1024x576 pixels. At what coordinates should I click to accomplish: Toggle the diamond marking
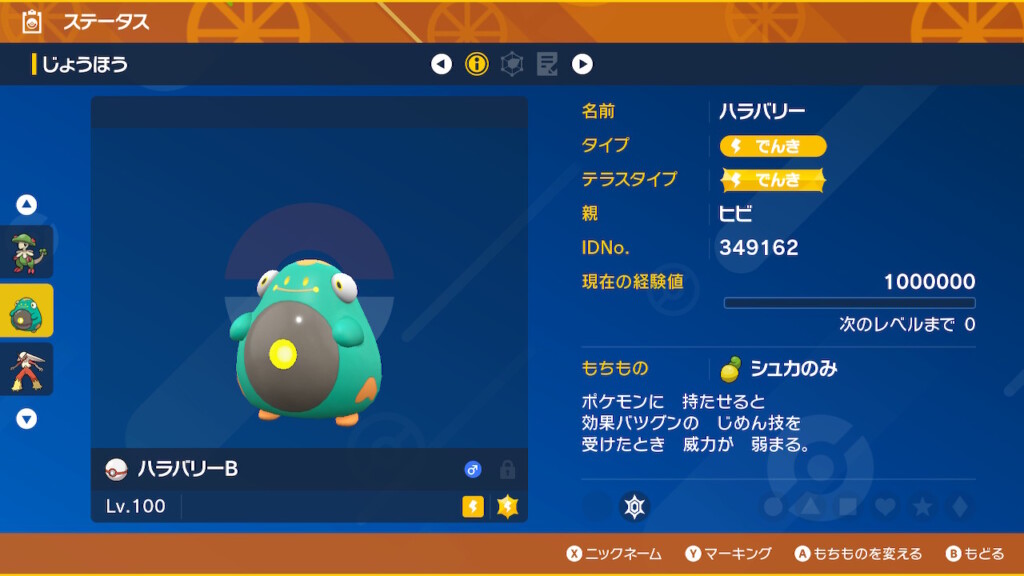click(x=959, y=507)
